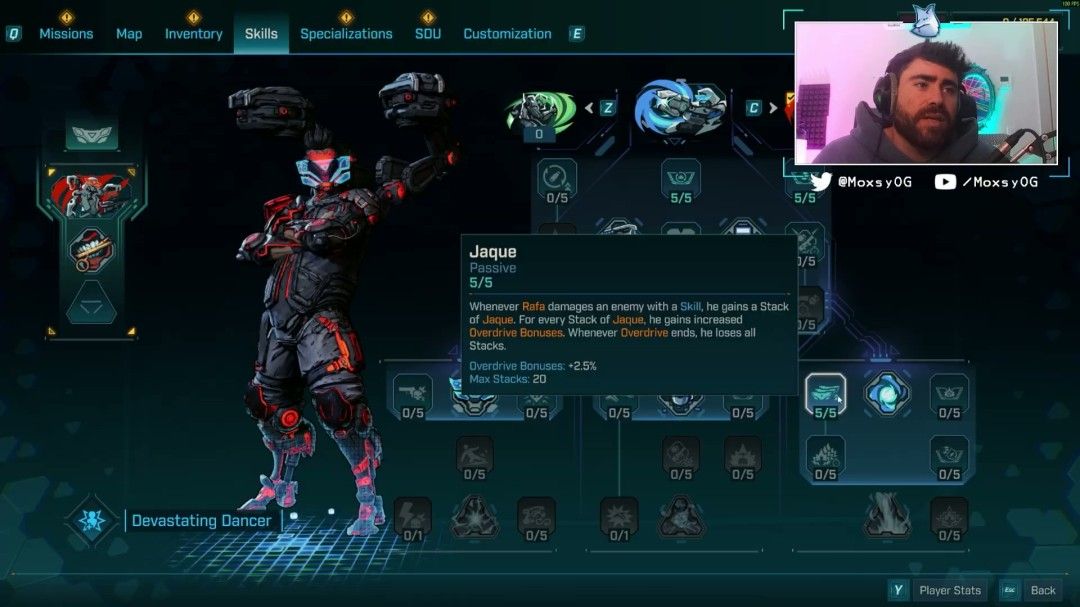Switch to the Customization tab
The width and height of the screenshot is (1080, 607).
[507, 34]
